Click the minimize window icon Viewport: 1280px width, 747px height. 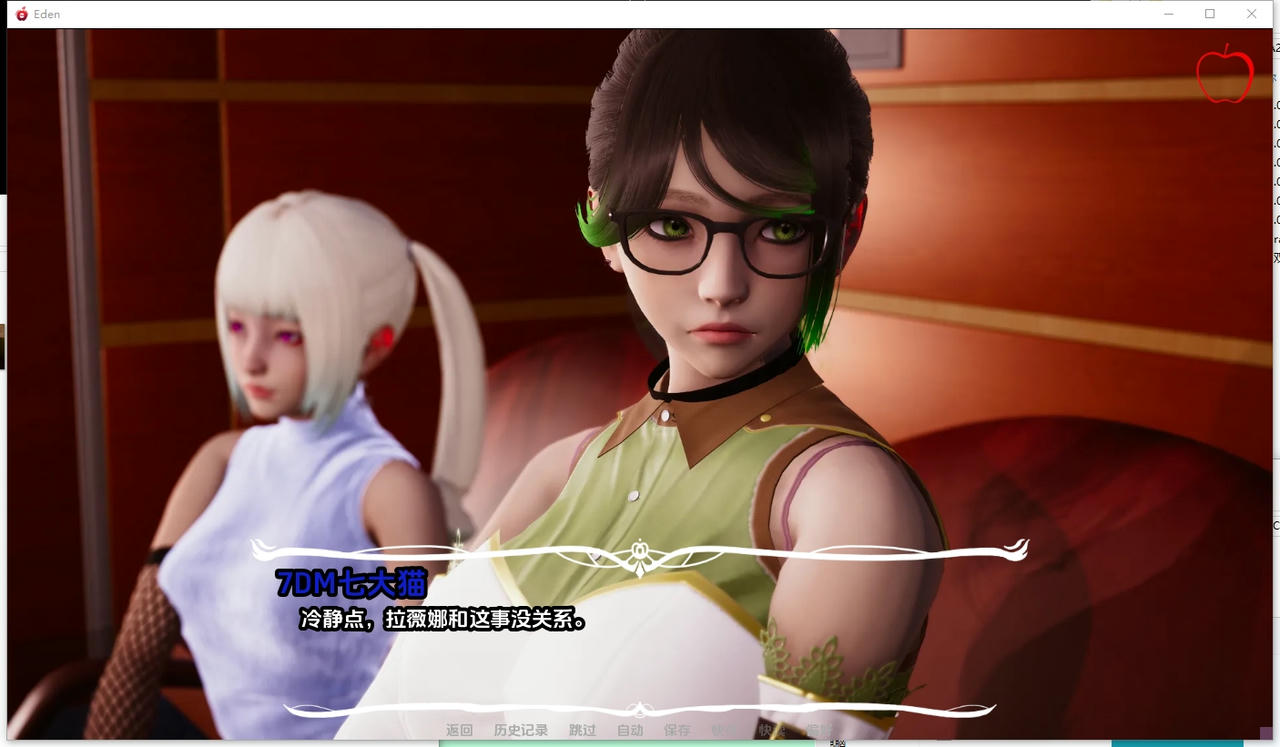1168,14
